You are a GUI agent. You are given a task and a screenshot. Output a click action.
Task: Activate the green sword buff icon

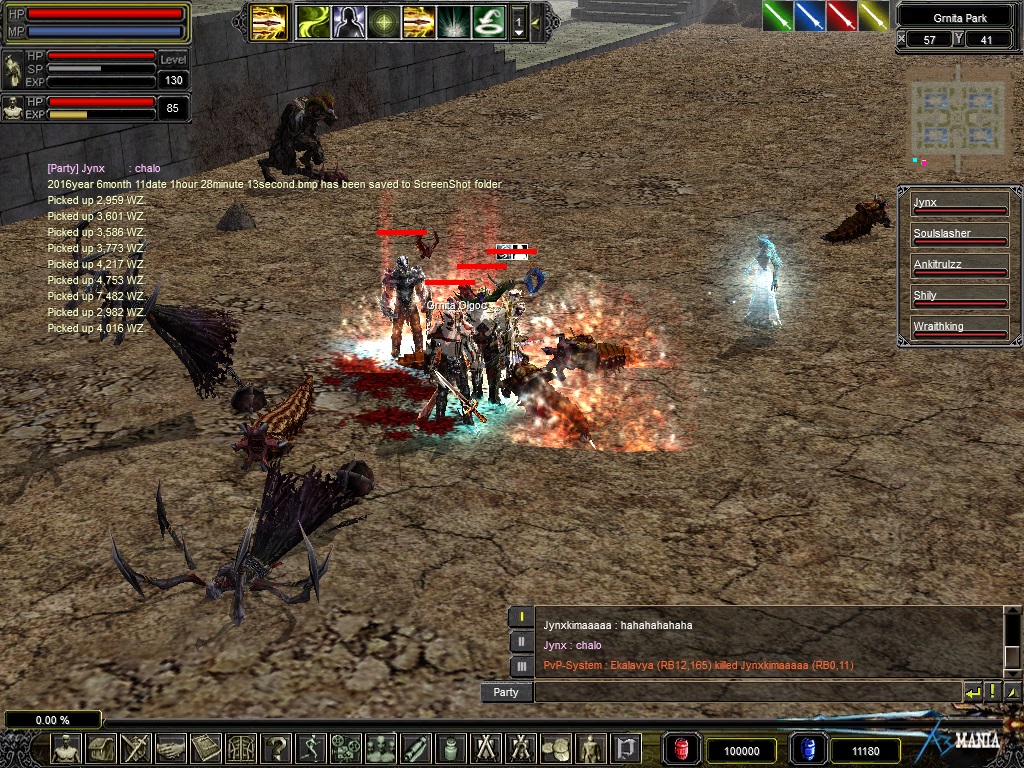point(777,16)
